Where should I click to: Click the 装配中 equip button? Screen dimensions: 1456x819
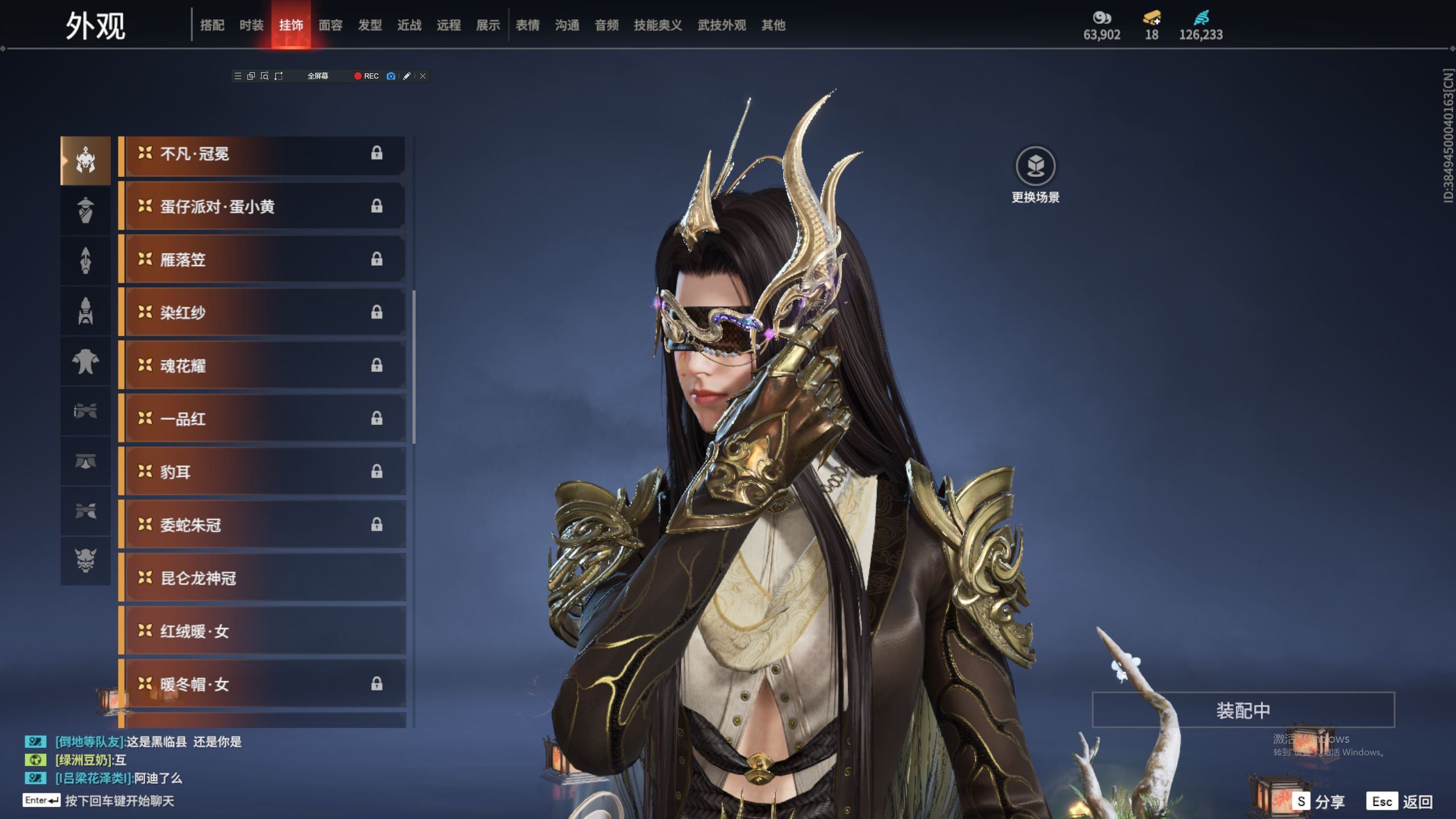[1243, 710]
